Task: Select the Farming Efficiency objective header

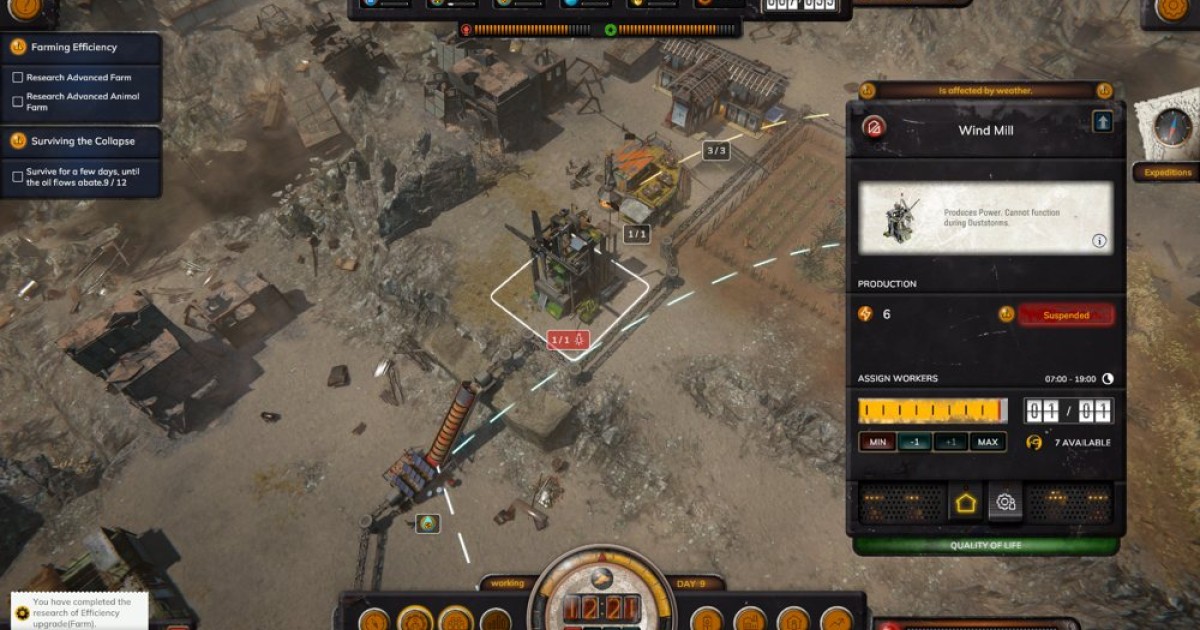Action: click(82, 47)
